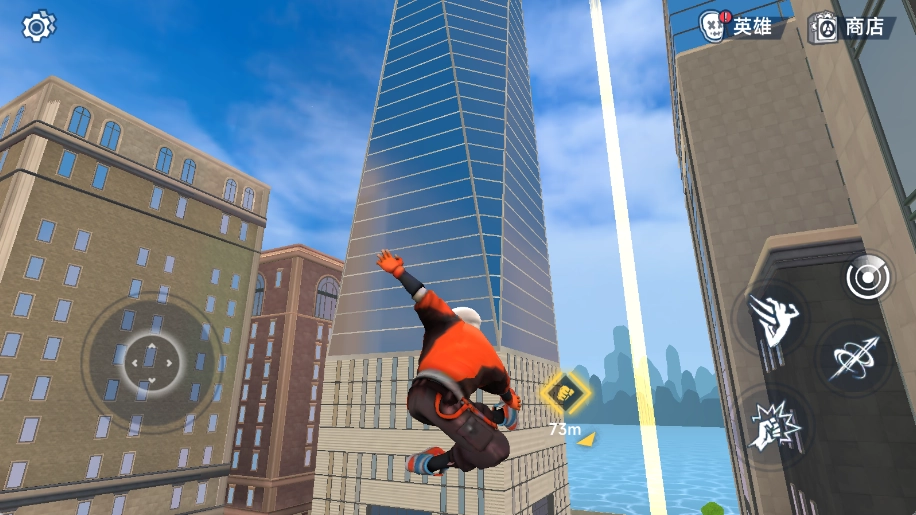The height and width of the screenshot is (515, 916).
Task: Tap the circular target button
Action: [866, 278]
